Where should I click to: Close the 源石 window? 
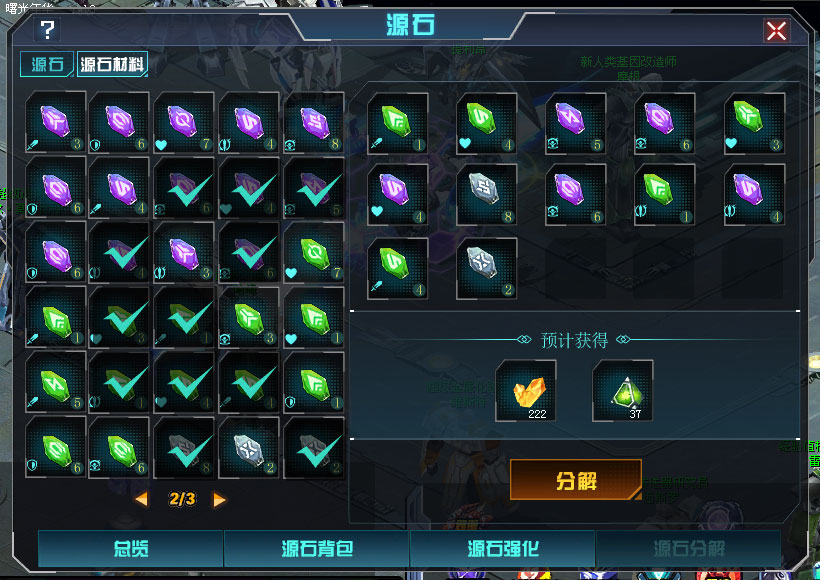coord(776,31)
